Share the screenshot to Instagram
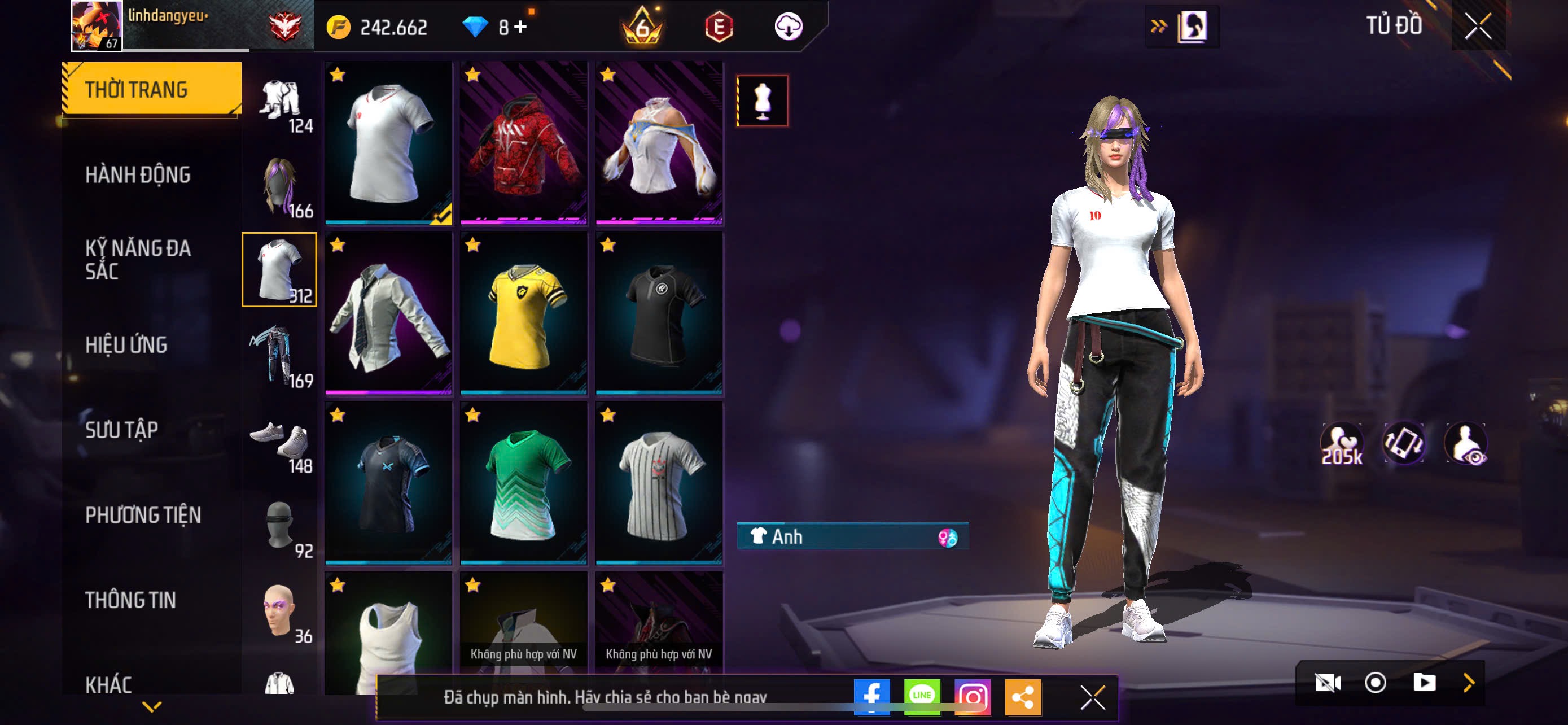 (x=972, y=696)
